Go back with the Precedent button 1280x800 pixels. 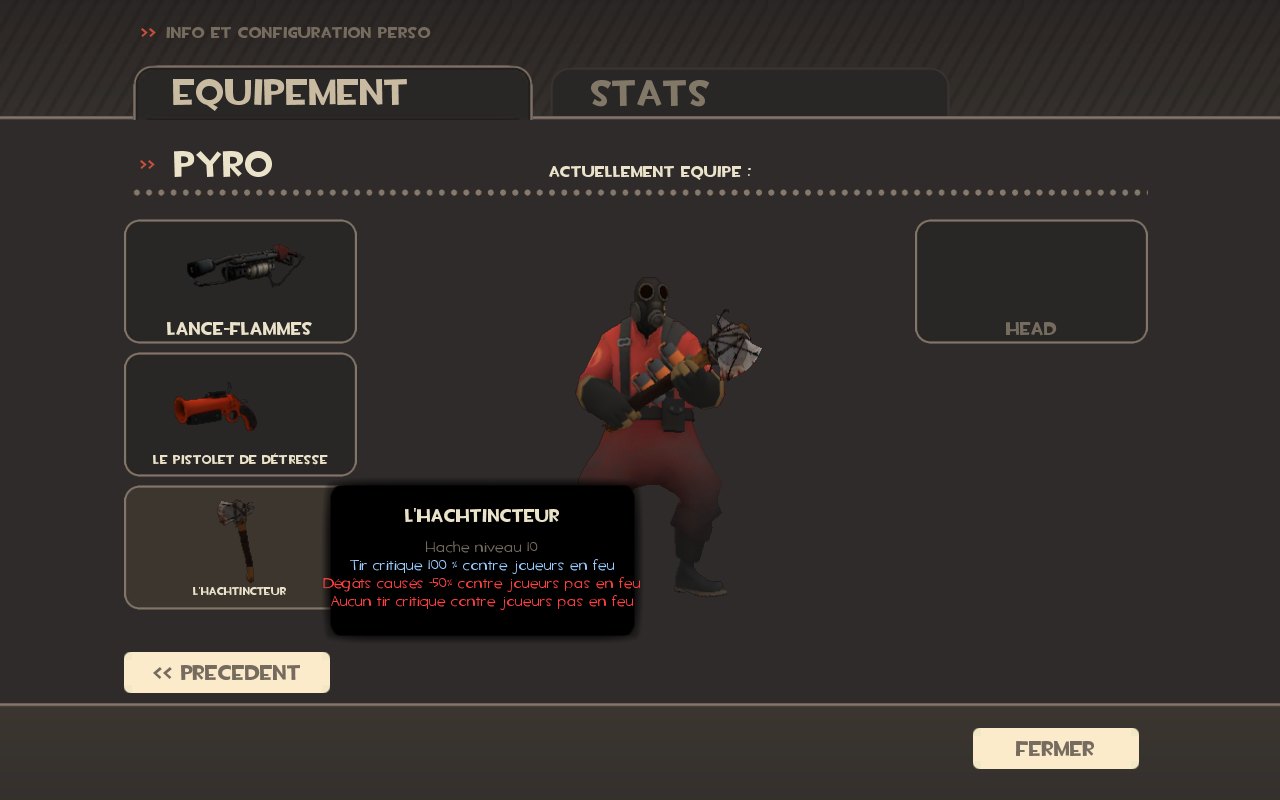[x=227, y=673]
